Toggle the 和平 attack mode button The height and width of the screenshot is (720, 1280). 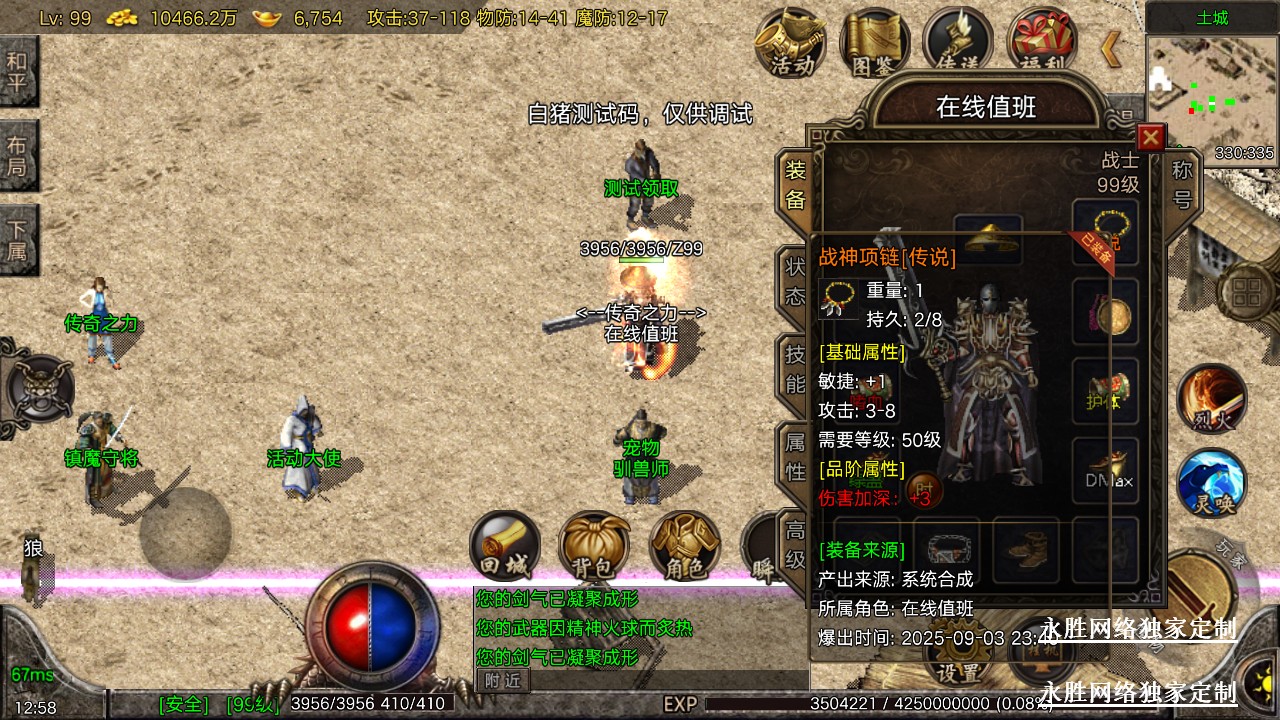(18, 71)
